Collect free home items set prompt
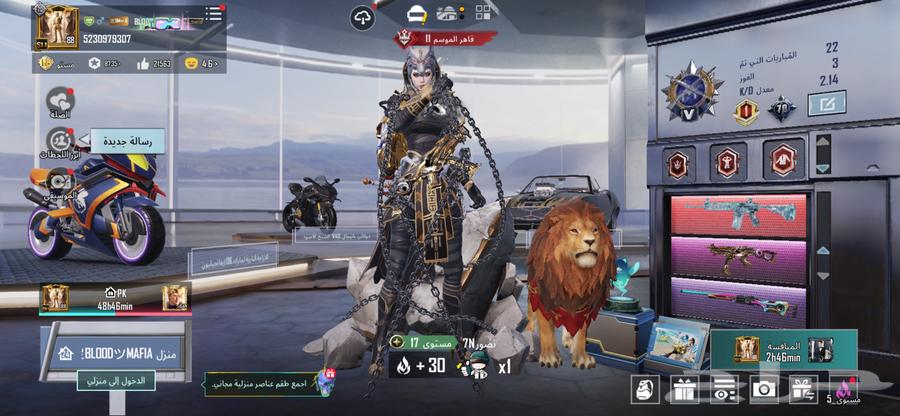Image resolution: width=900 pixels, height=416 pixels. [270, 382]
